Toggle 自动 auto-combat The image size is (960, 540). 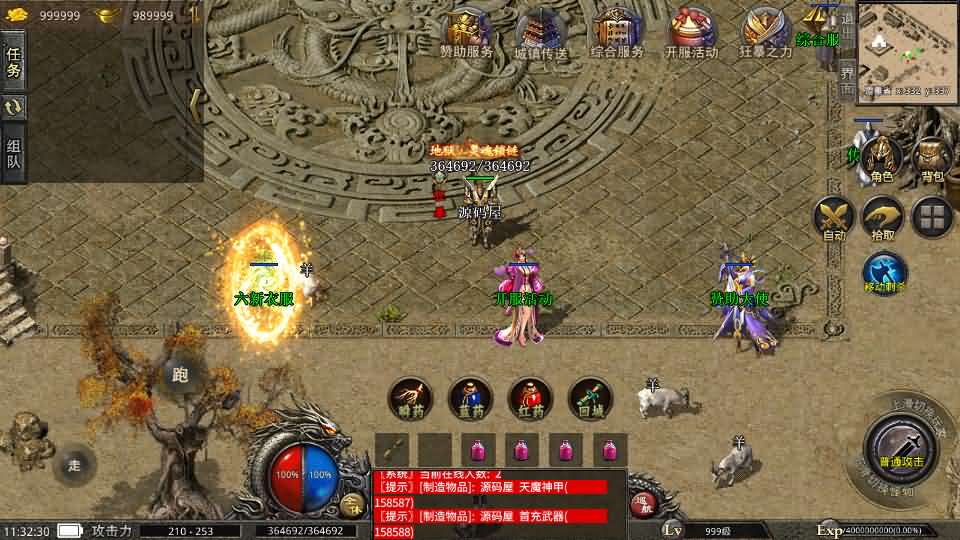833,218
